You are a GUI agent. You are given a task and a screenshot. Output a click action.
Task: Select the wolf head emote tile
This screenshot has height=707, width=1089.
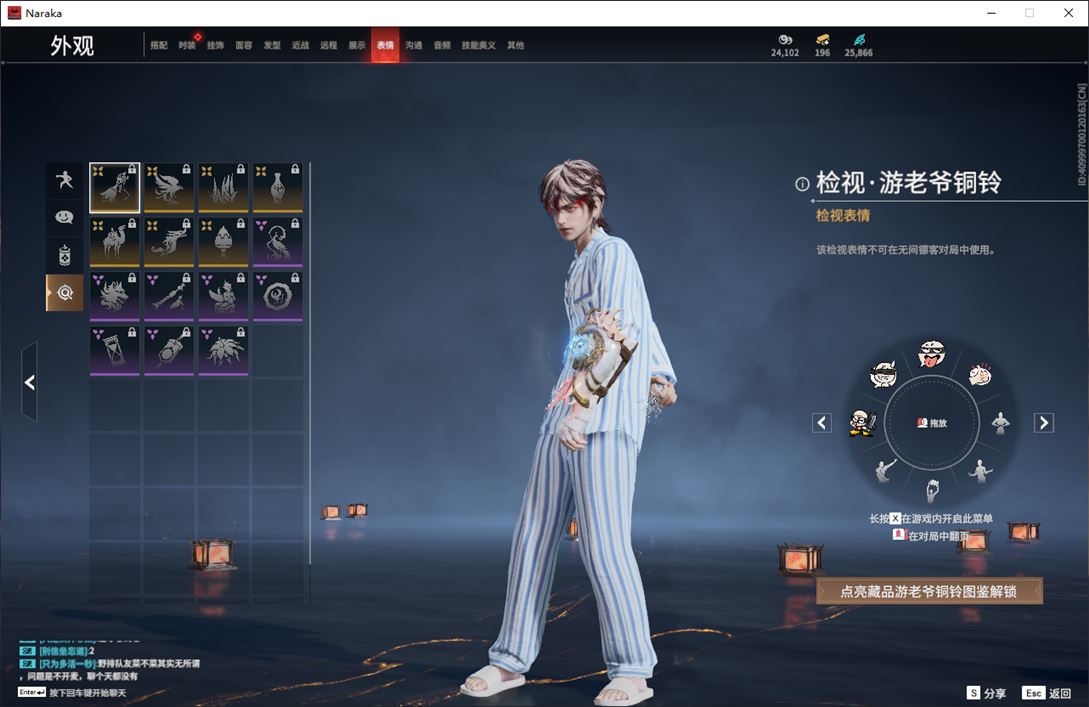(115, 296)
